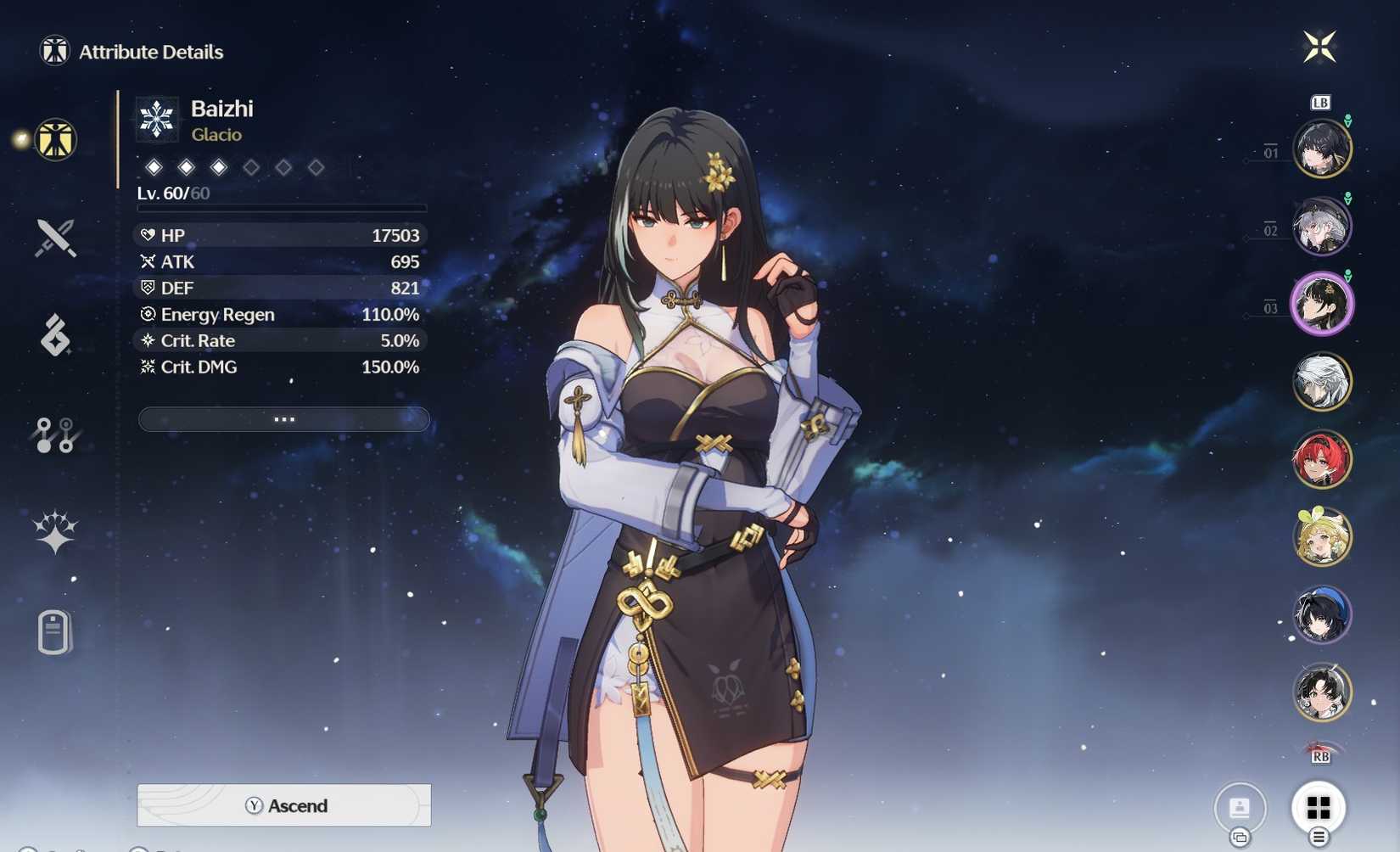
Task: Click the Ascend button
Action: (x=284, y=805)
